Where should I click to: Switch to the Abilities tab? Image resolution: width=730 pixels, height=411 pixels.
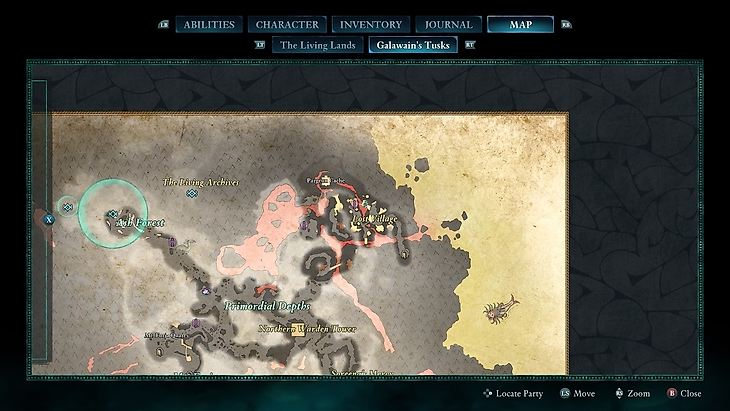pyautogui.click(x=209, y=24)
